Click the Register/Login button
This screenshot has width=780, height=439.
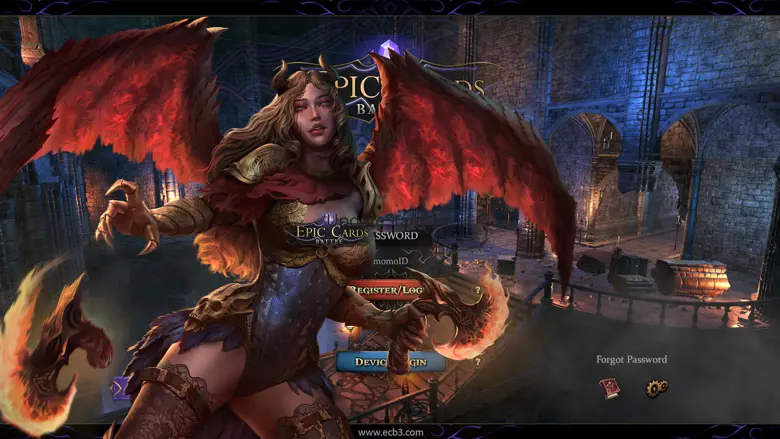[x=387, y=291]
